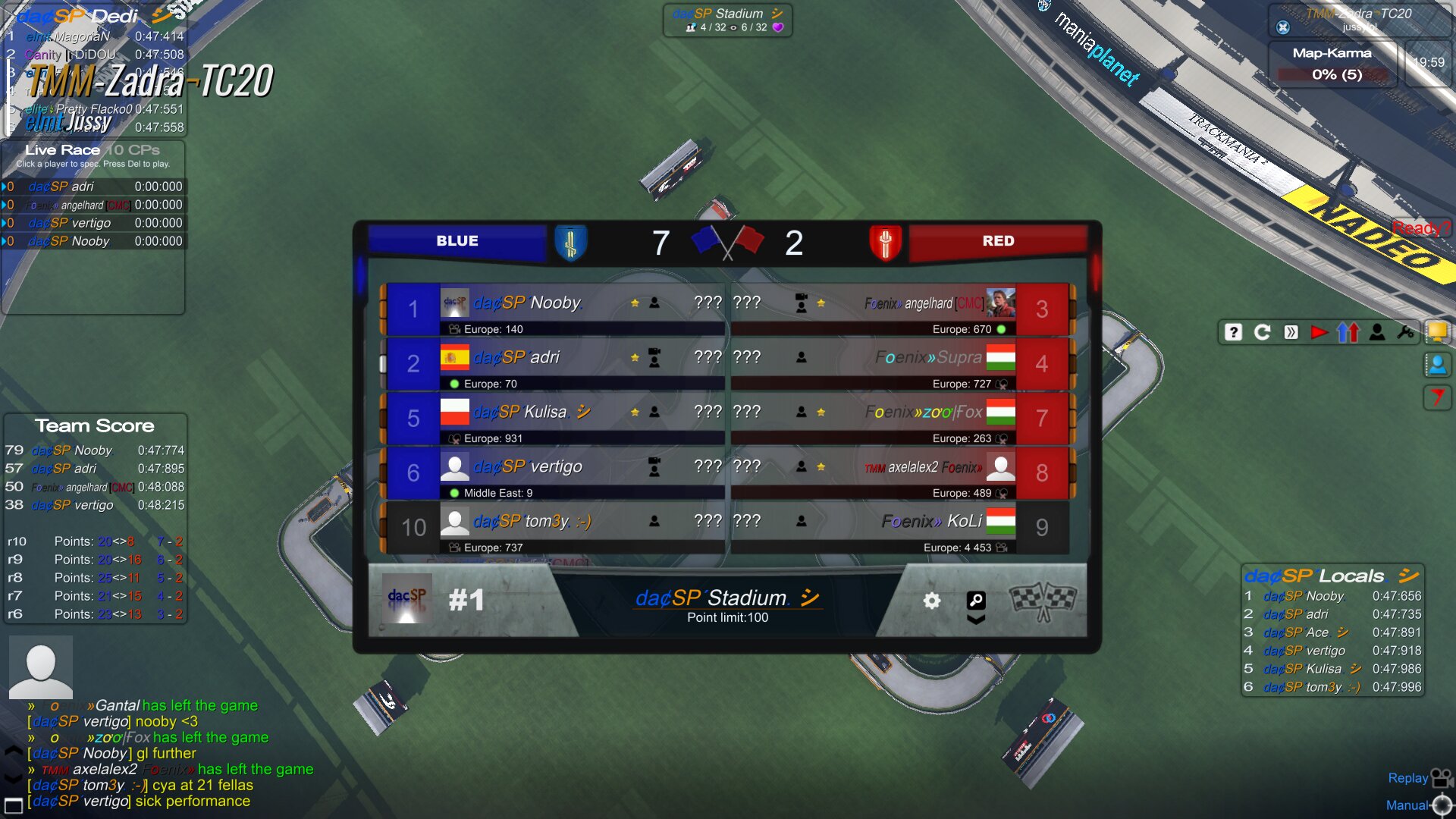The height and width of the screenshot is (819, 1456).
Task: Click the red arrow logo icon
Action: [1437, 397]
